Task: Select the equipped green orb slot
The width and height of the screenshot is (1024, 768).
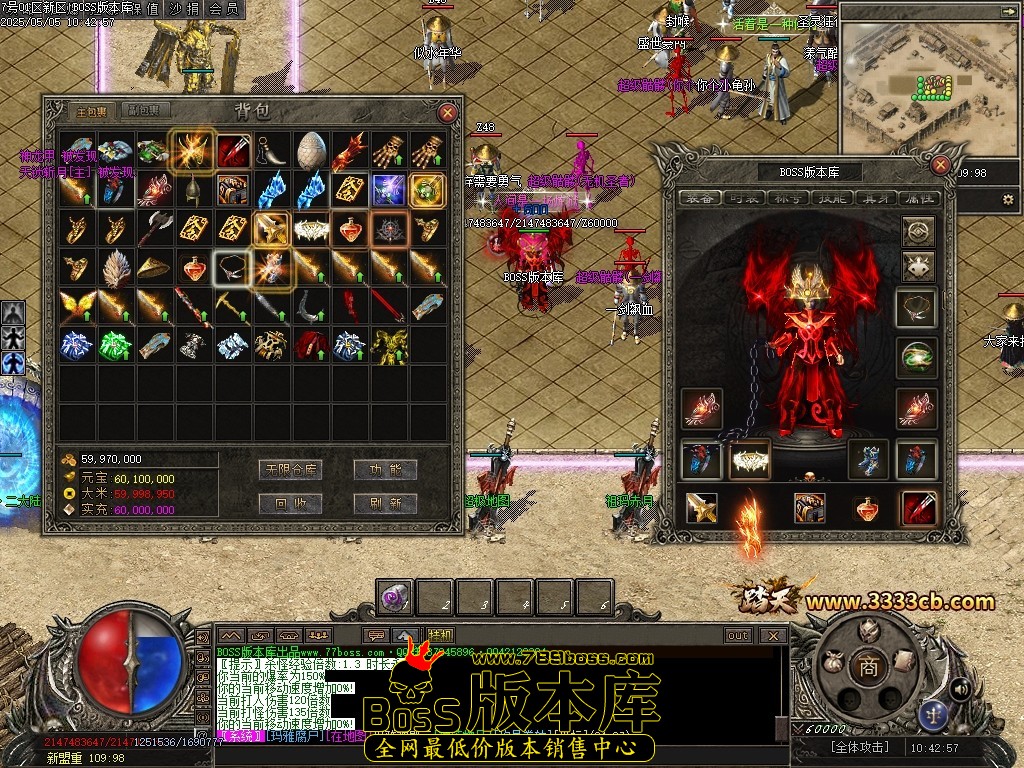Action: tap(918, 357)
